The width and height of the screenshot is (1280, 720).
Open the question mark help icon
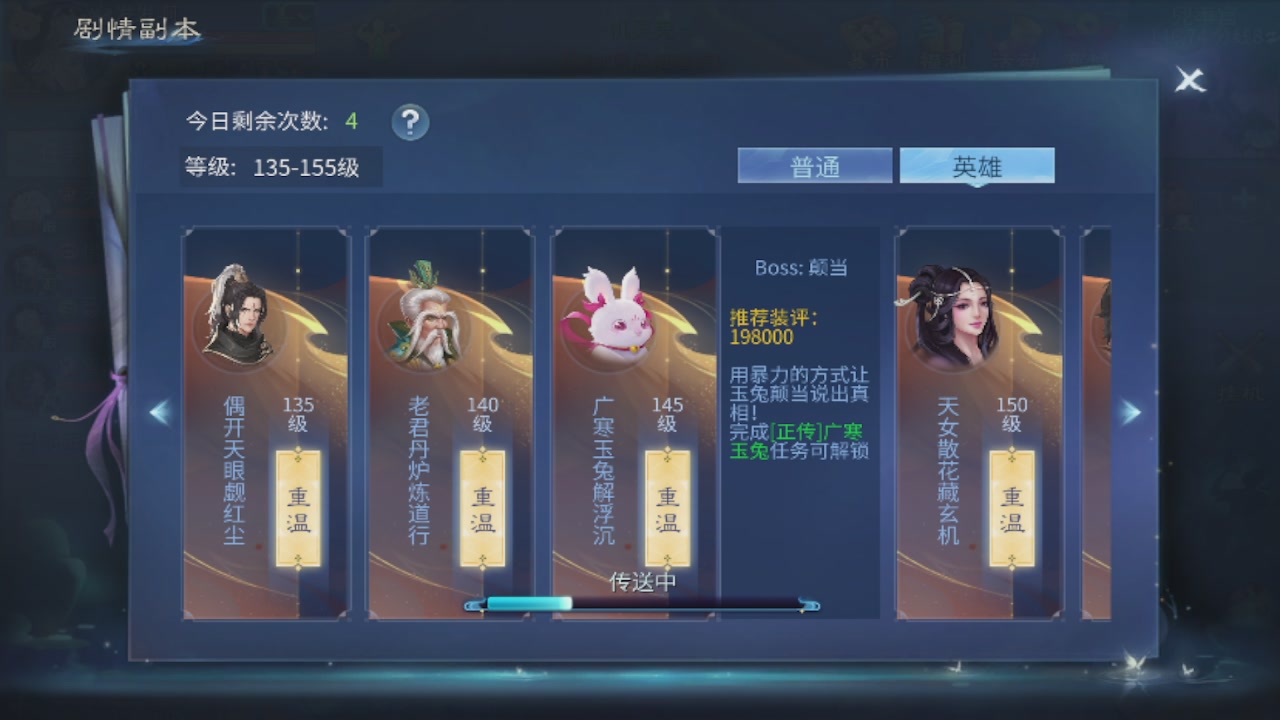409,123
